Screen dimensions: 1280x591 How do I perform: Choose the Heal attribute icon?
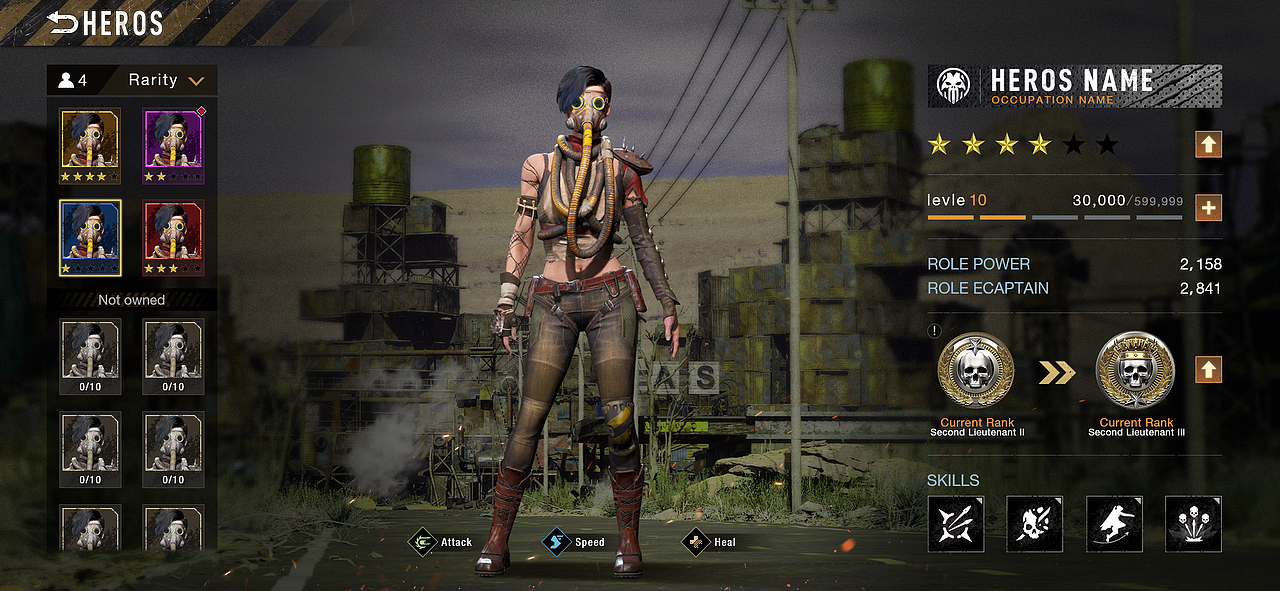[x=695, y=542]
